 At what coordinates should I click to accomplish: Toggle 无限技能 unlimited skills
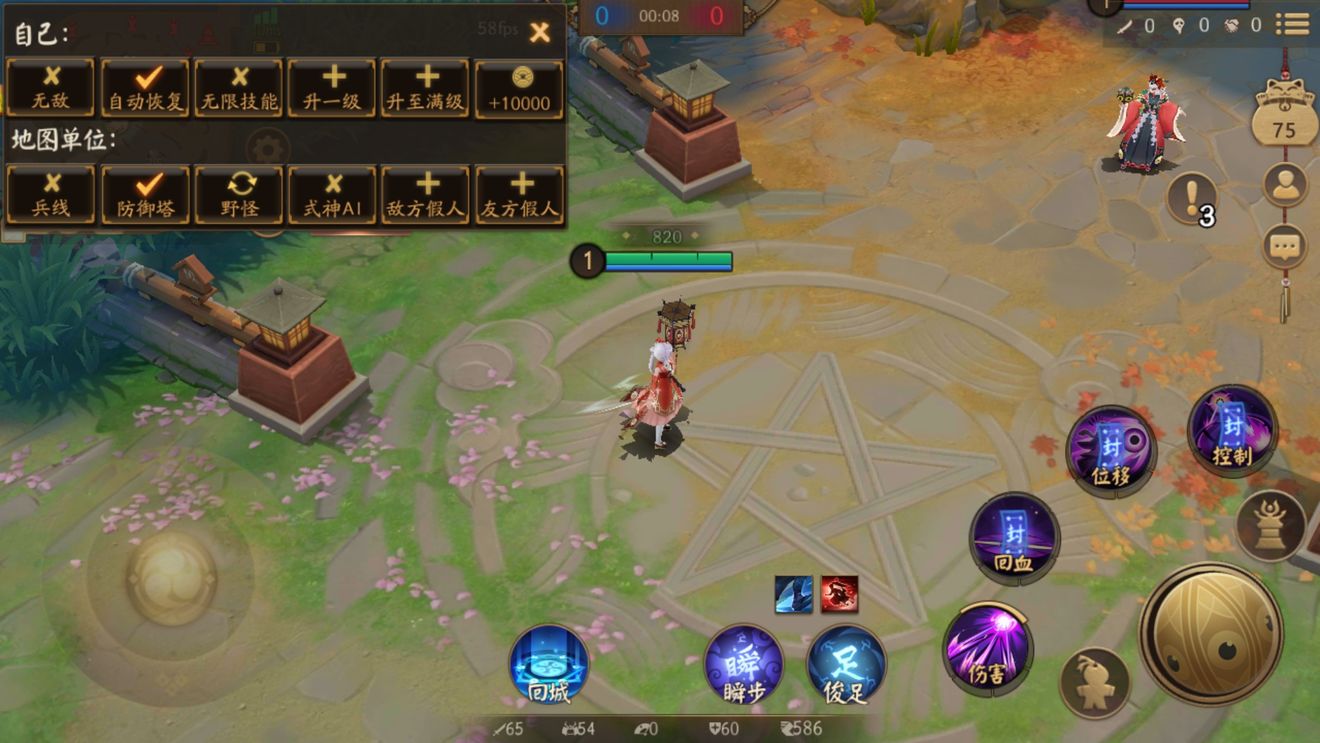[x=239, y=88]
